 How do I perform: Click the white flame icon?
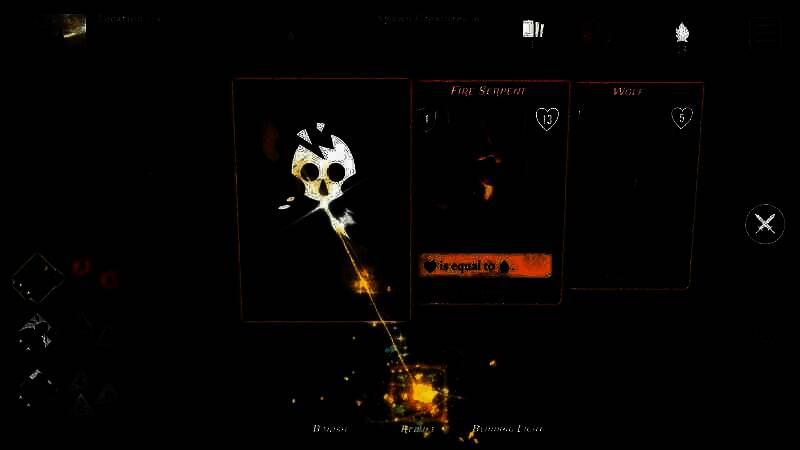[x=682, y=32]
